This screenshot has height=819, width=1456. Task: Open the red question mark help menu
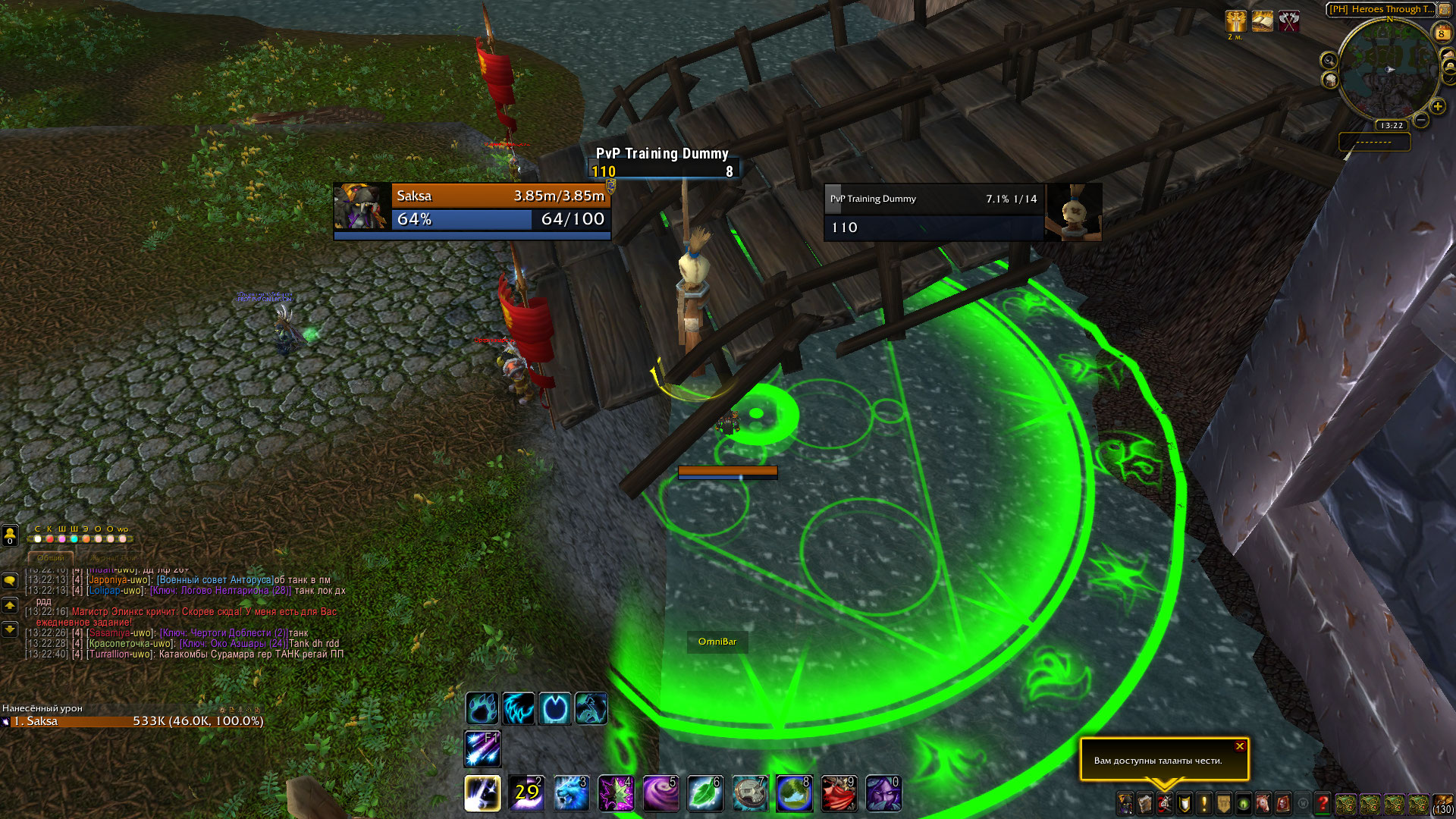pos(1323,803)
